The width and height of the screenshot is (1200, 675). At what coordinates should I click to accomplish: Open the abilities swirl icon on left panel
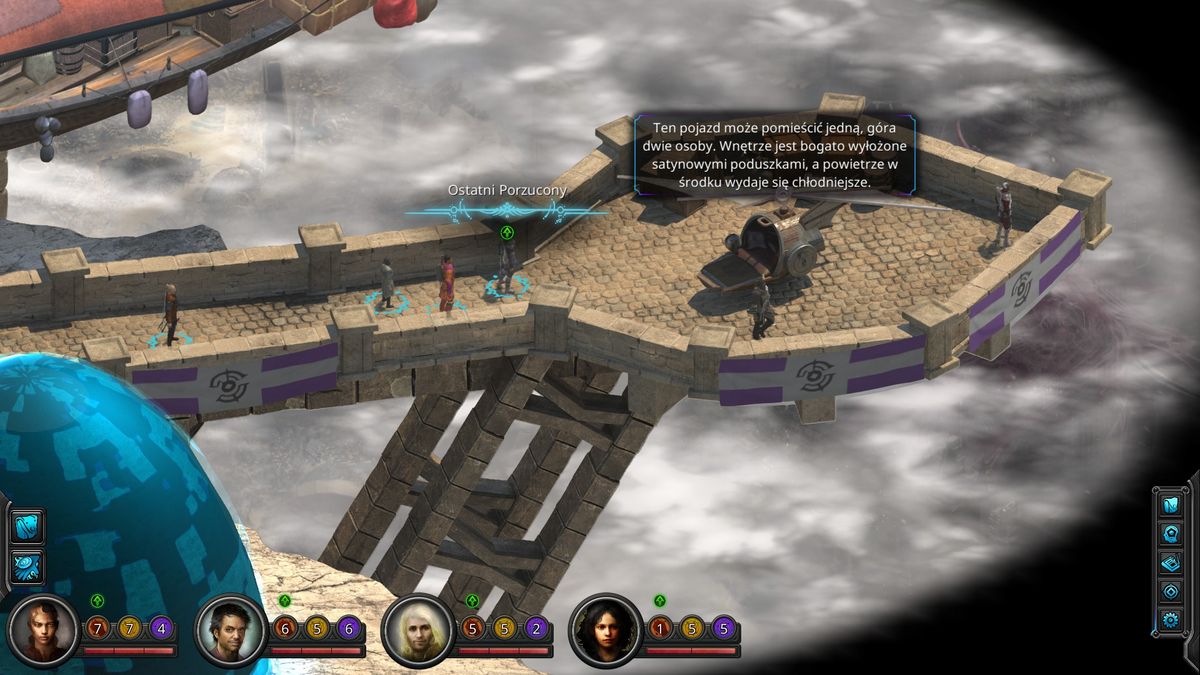(27, 565)
